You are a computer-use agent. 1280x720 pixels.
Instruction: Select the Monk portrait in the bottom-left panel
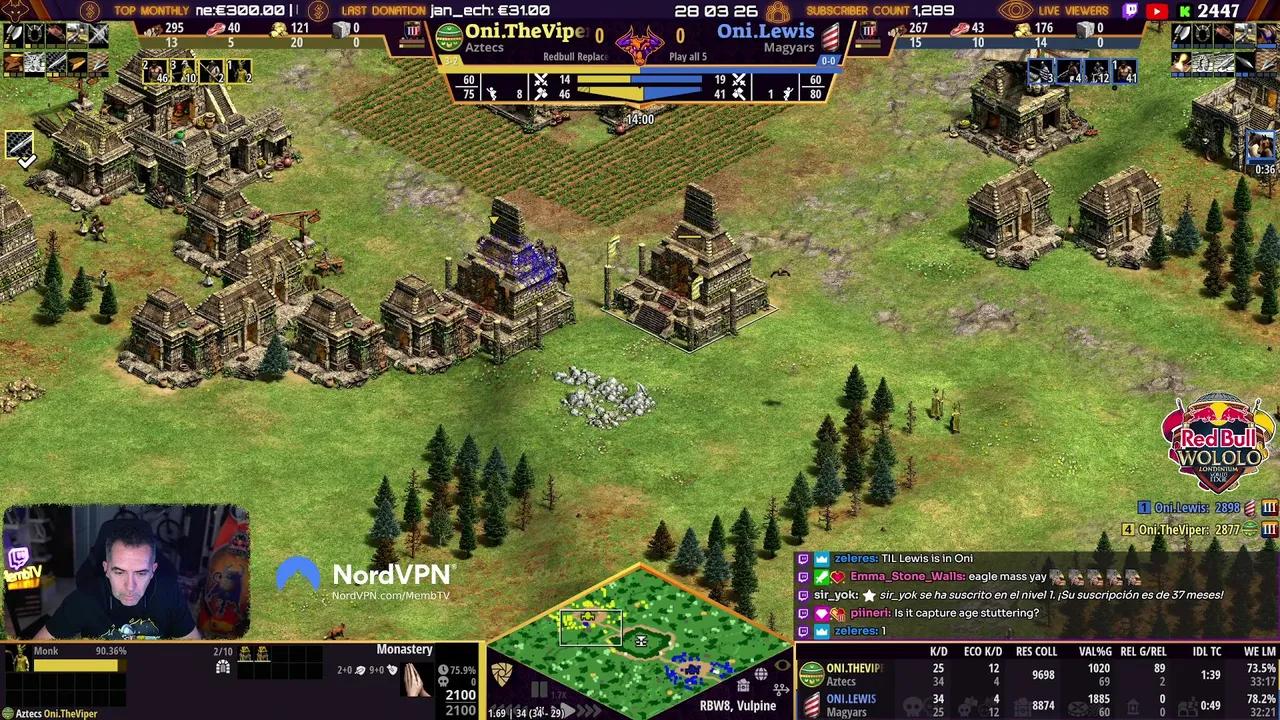pos(18,660)
